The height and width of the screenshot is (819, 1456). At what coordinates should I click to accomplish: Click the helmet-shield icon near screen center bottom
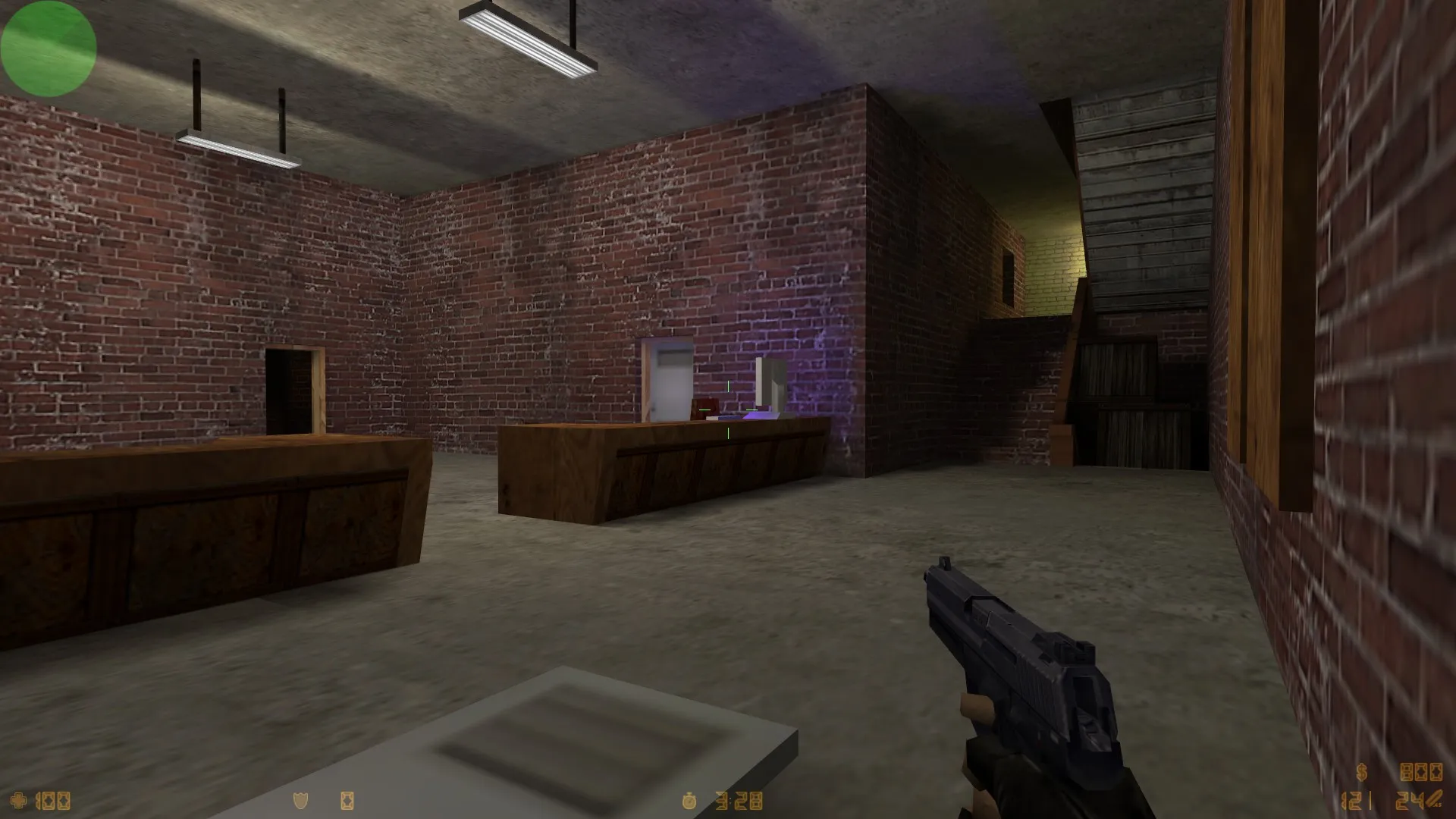(300, 800)
